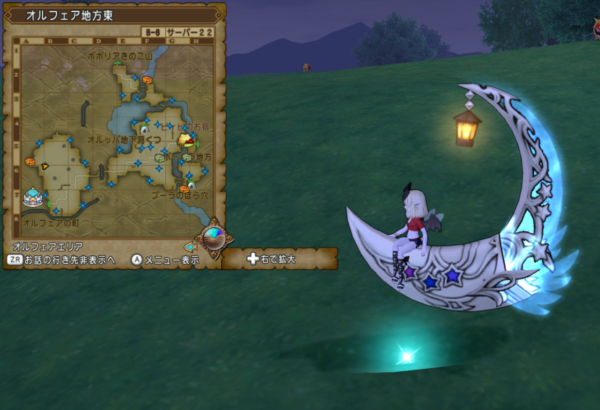600x410 pixels.
Task: Click the Orphea town castle icon on the map
Action: [33, 197]
